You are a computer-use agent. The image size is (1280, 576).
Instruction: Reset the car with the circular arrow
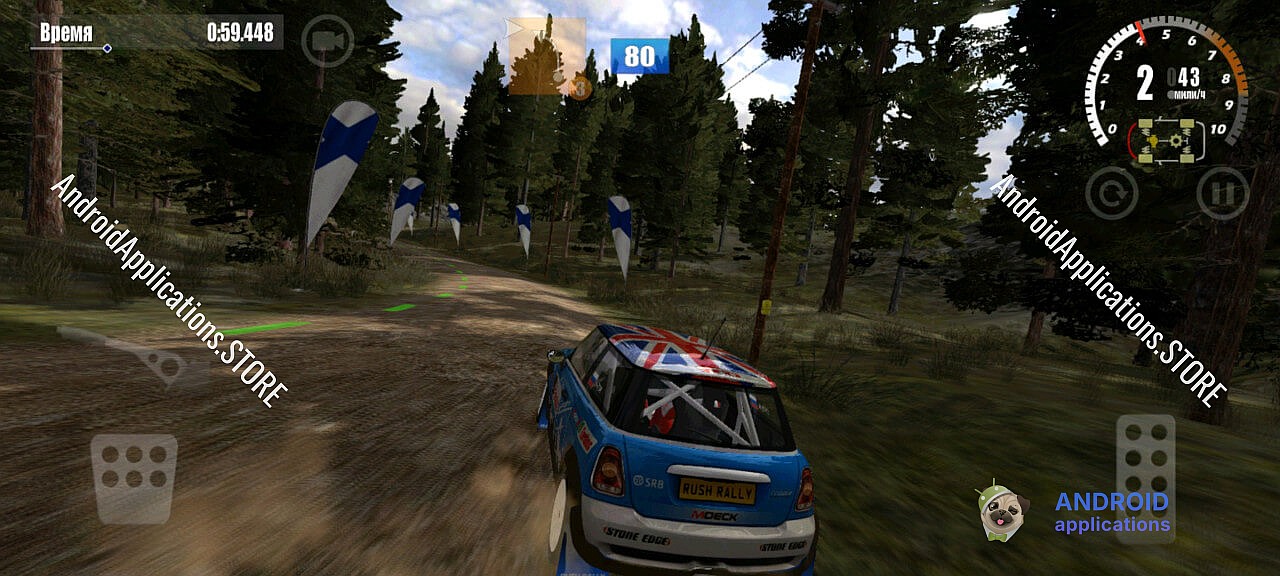[1111, 193]
